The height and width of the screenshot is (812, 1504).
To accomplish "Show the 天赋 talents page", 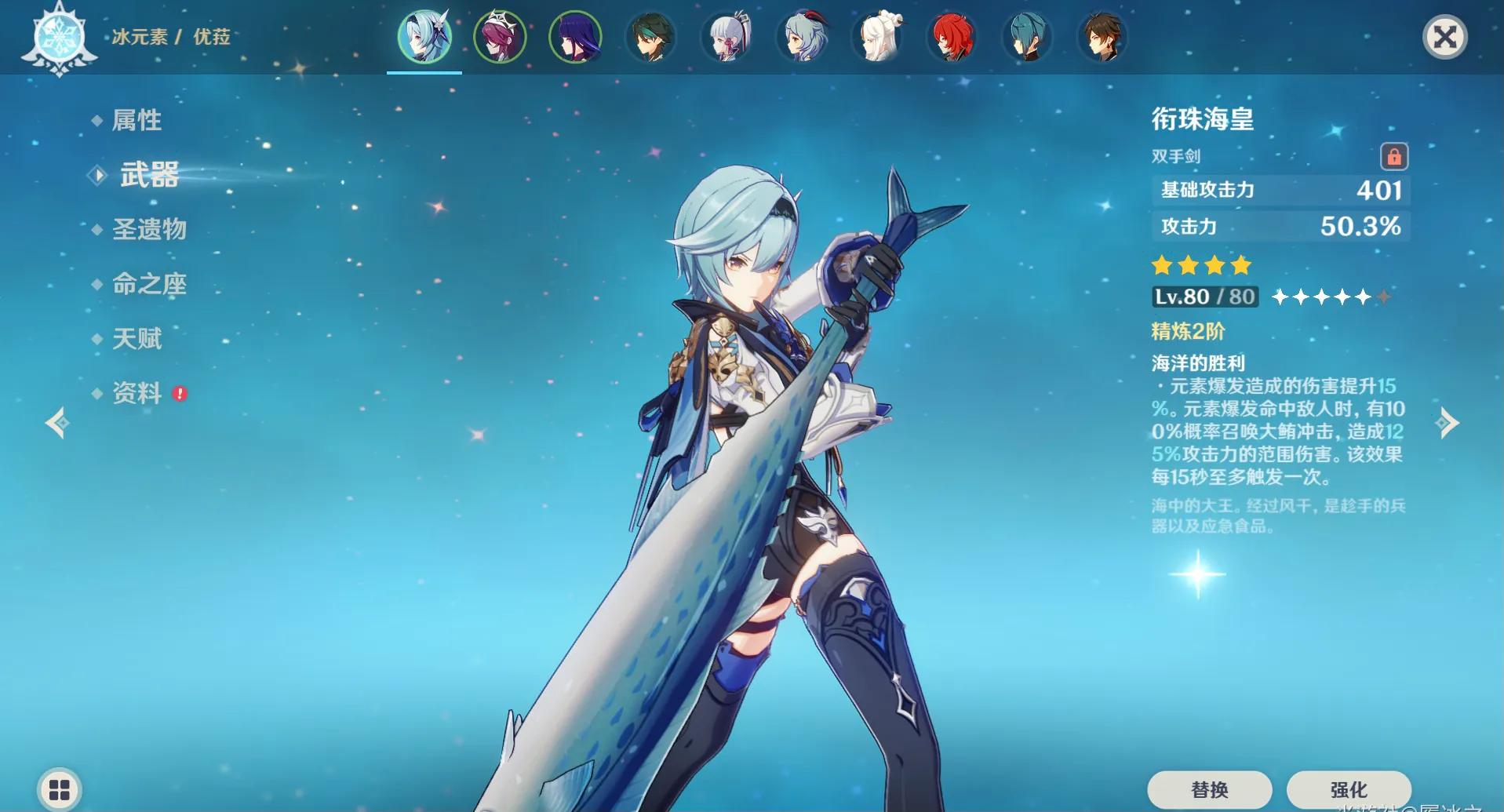I will click(x=137, y=339).
